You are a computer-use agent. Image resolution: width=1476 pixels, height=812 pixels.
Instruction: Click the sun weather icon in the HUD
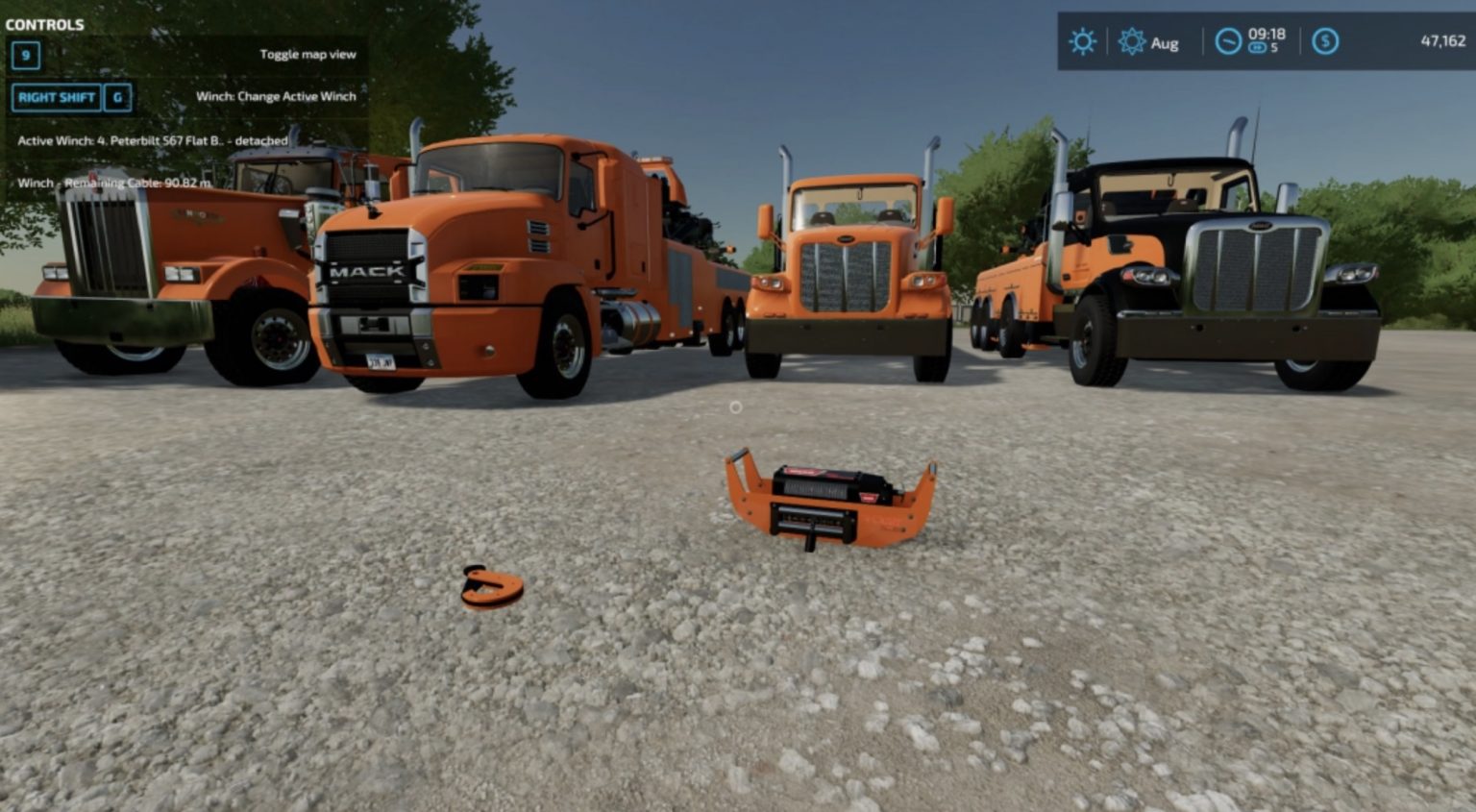[1083, 42]
